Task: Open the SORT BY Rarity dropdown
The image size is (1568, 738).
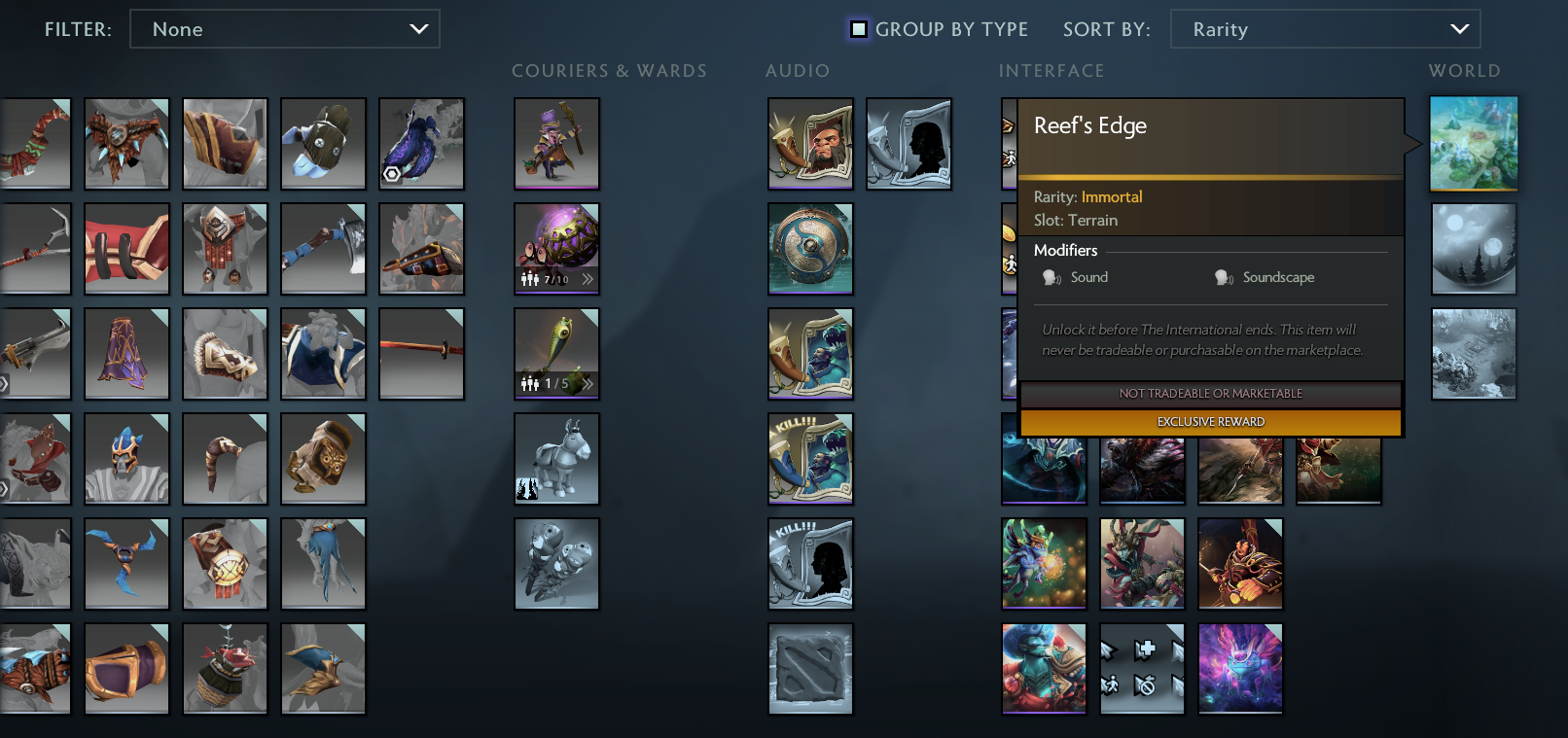Action: [x=1325, y=29]
